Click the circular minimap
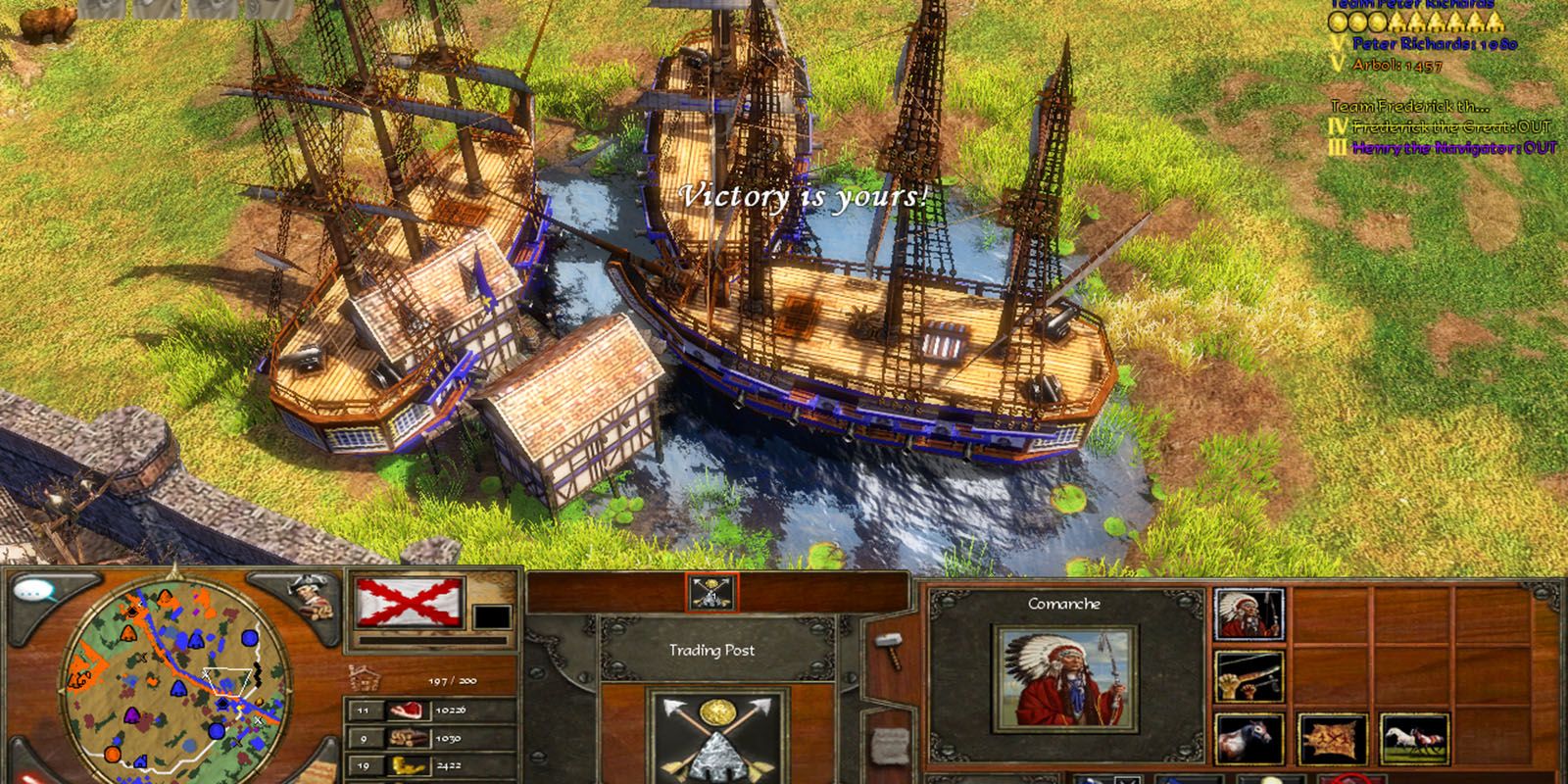The height and width of the screenshot is (784, 1568). (x=174, y=678)
